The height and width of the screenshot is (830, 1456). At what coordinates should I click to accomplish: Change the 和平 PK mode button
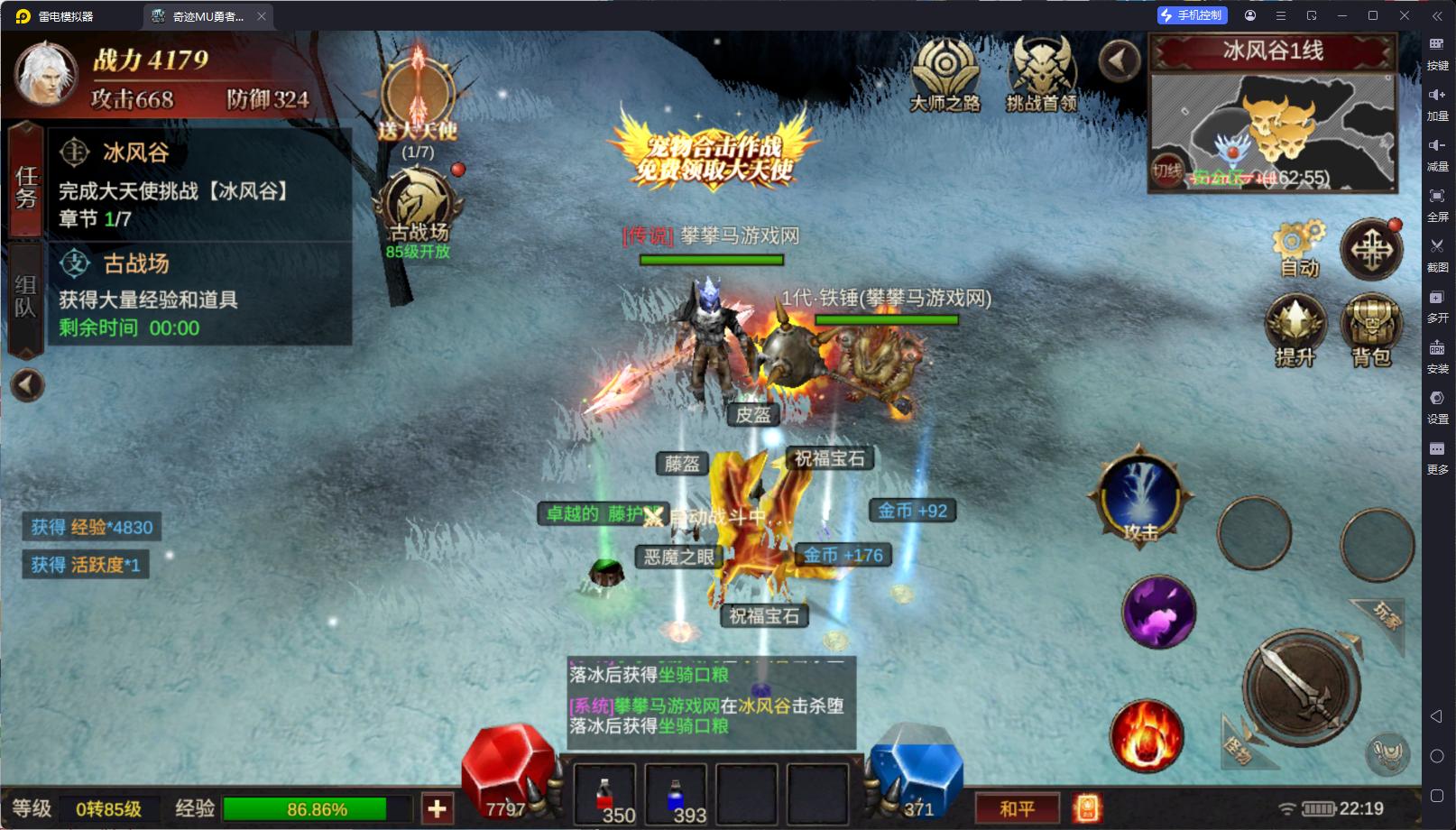tap(1017, 808)
